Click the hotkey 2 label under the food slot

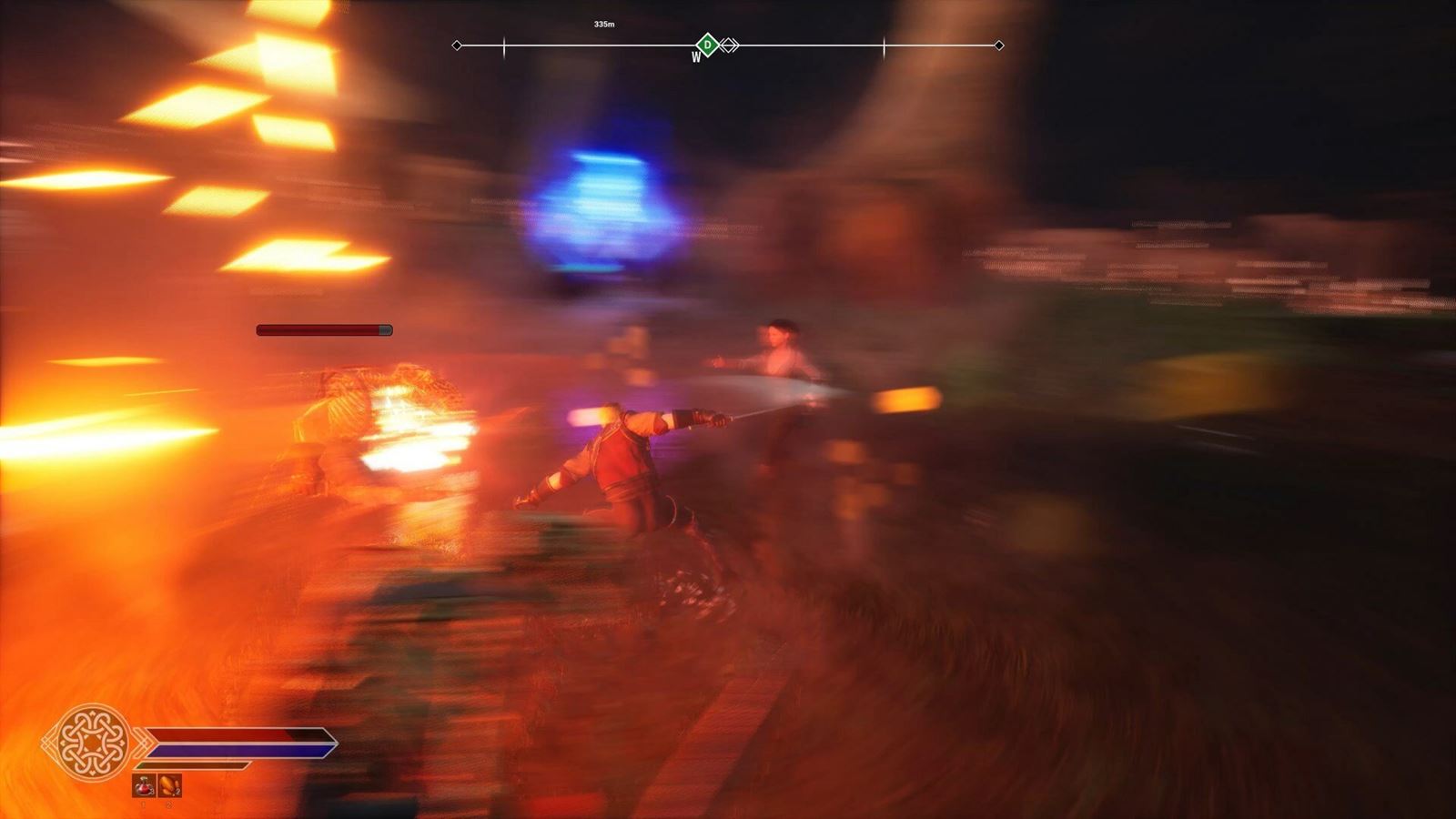pyautogui.click(x=169, y=807)
